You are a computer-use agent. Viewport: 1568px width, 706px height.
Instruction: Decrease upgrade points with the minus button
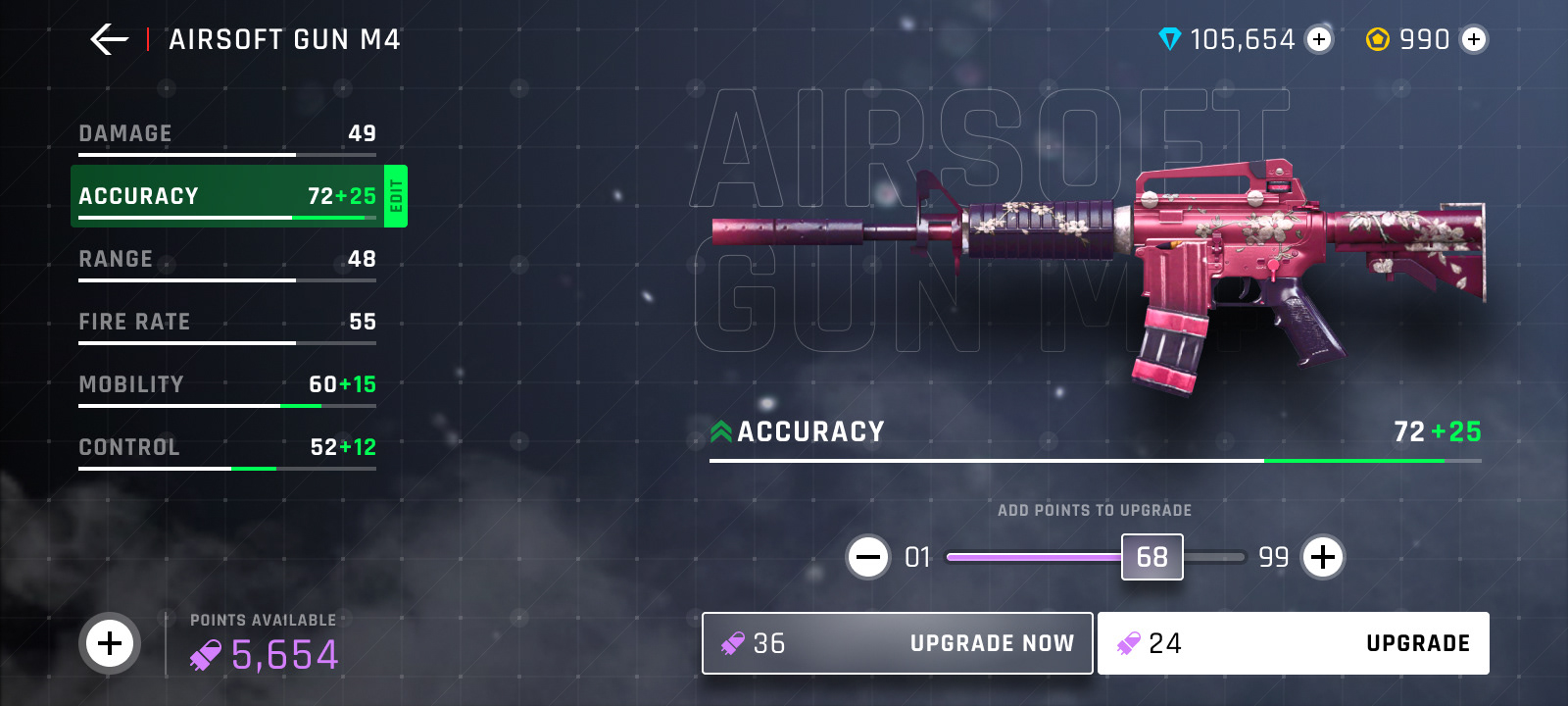(868, 557)
